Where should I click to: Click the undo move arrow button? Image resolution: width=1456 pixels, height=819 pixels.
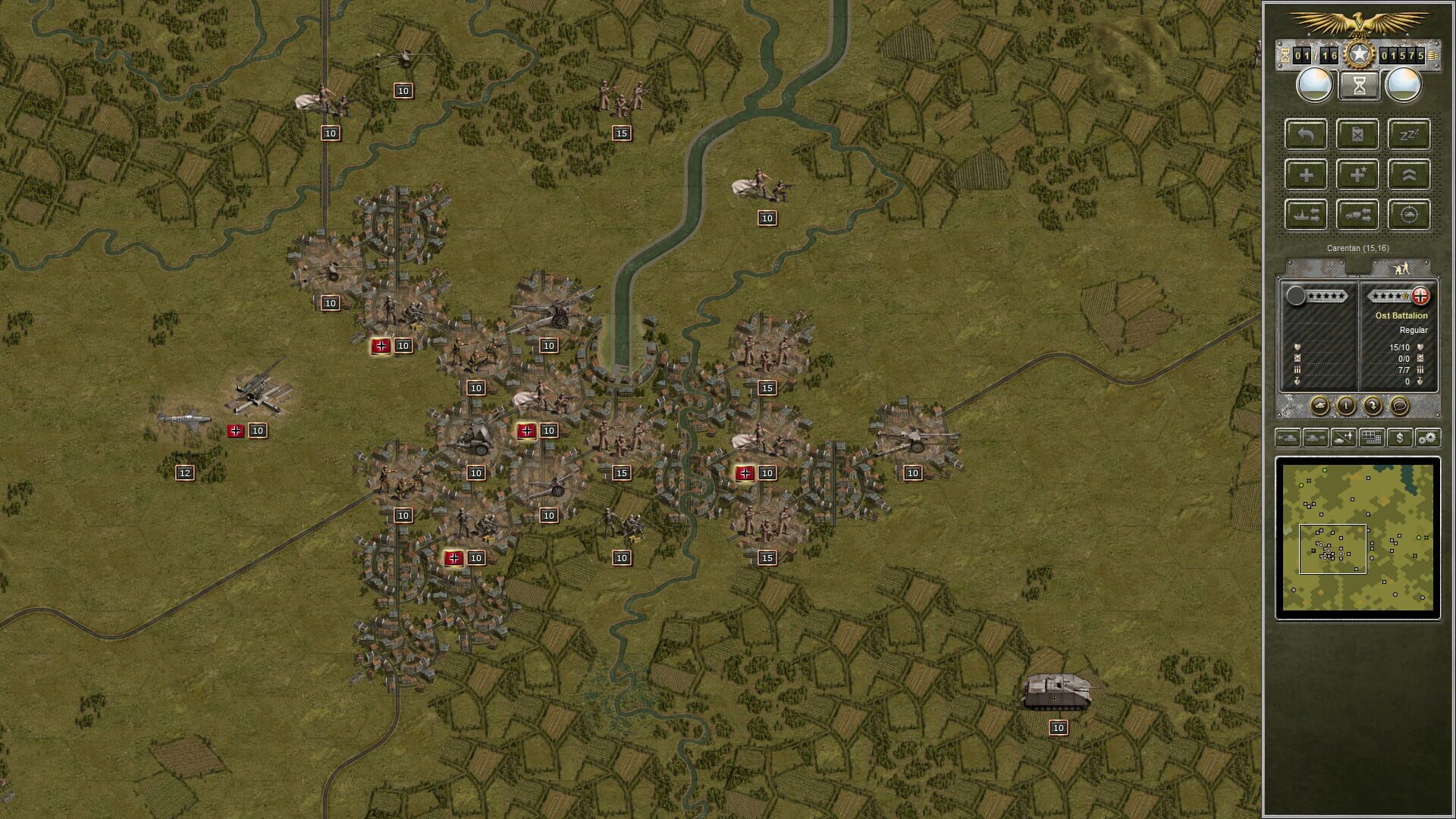[x=1305, y=135]
